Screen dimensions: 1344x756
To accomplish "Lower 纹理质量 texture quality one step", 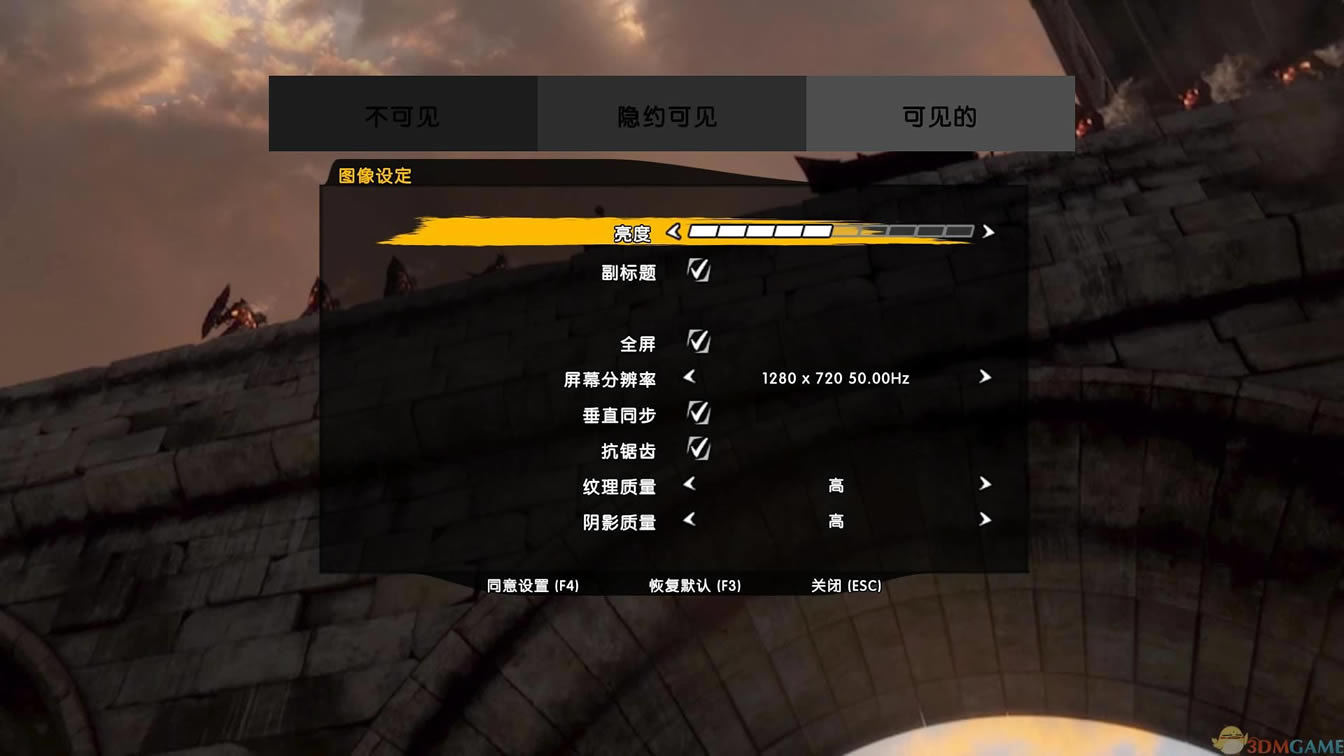I will click(688, 485).
